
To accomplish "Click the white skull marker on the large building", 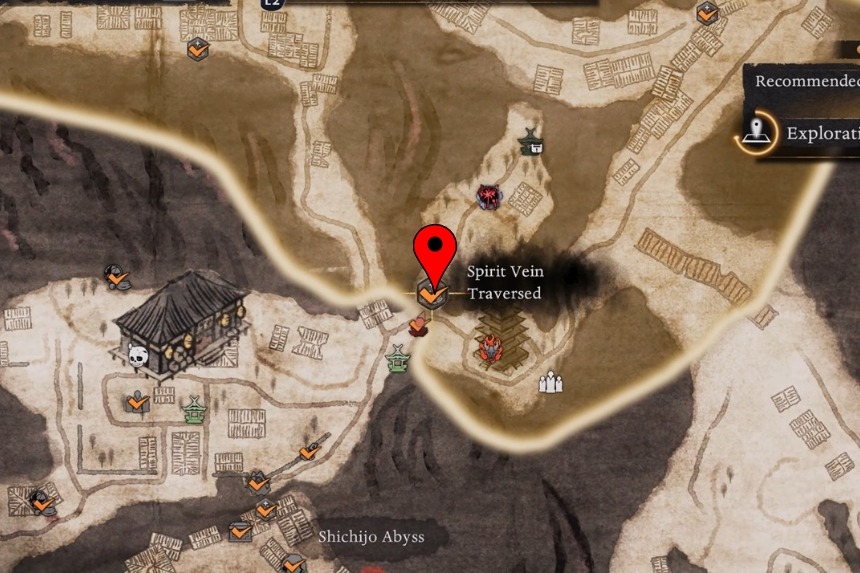I will [x=138, y=355].
